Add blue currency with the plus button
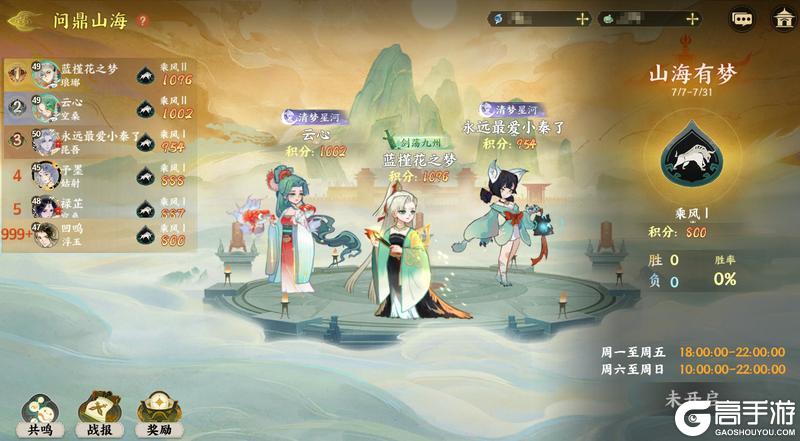The image size is (800, 441). tap(583, 19)
